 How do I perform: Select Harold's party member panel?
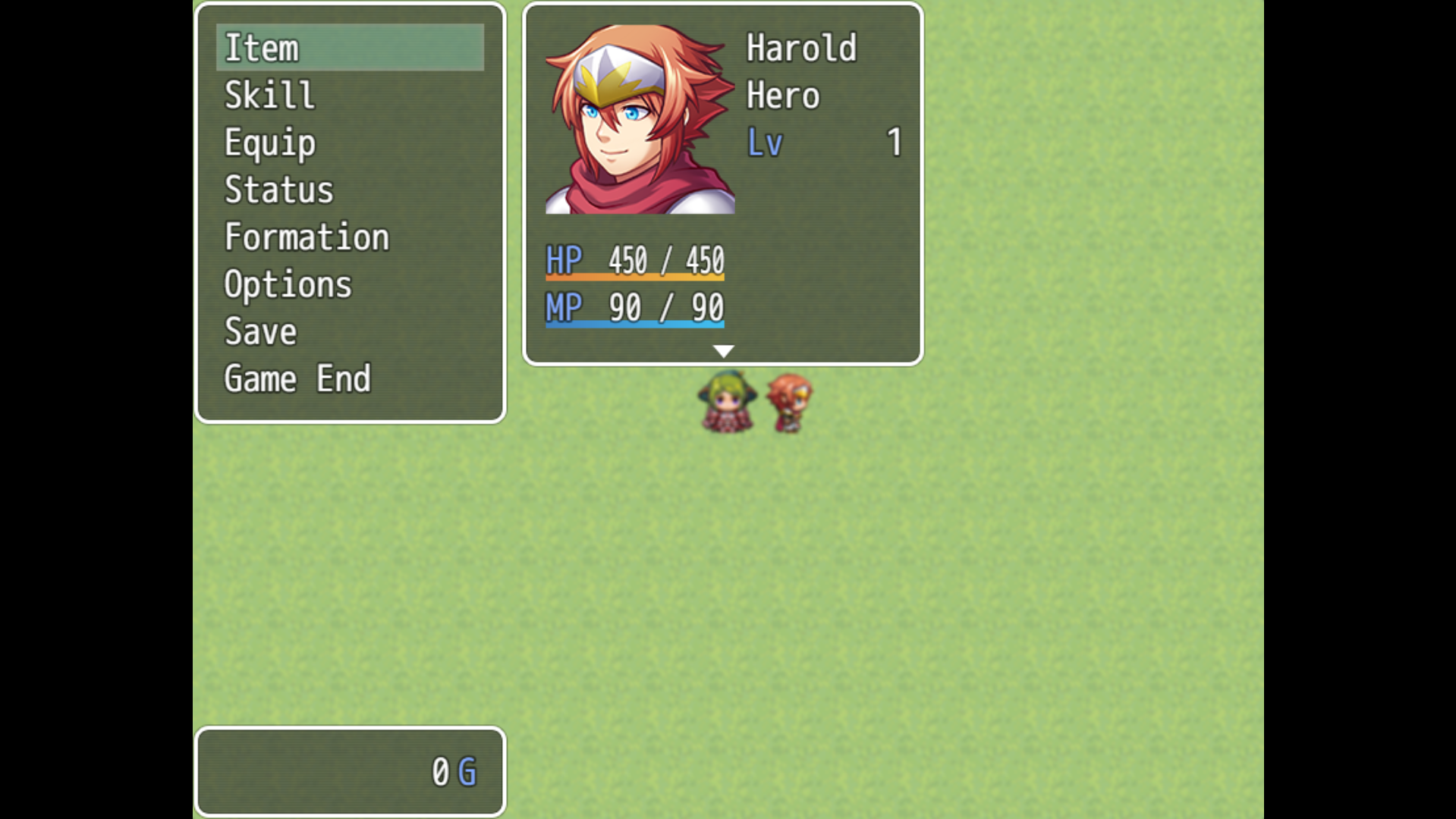click(x=722, y=182)
